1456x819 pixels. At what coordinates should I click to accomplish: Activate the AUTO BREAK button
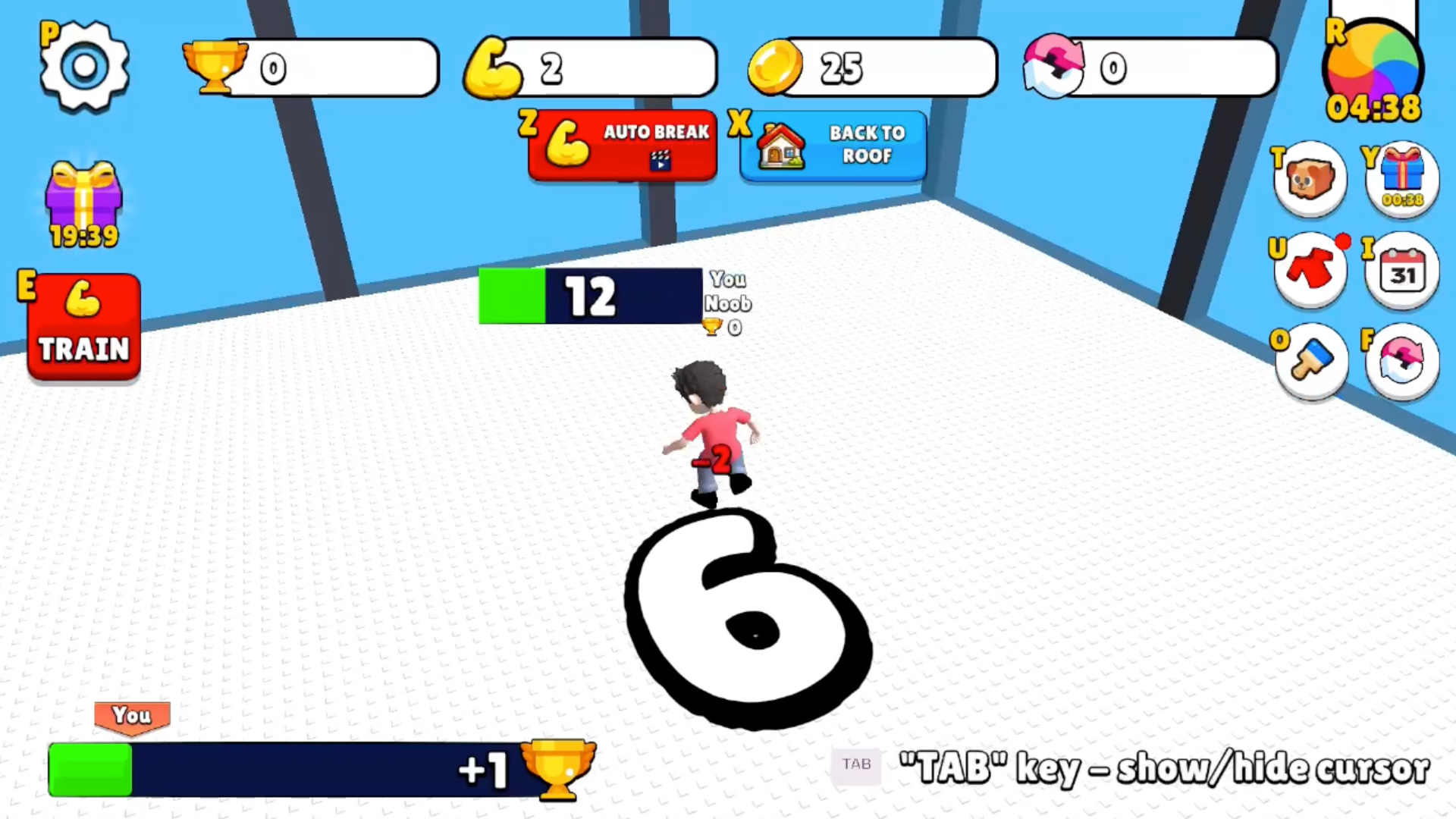pyautogui.click(x=622, y=146)
